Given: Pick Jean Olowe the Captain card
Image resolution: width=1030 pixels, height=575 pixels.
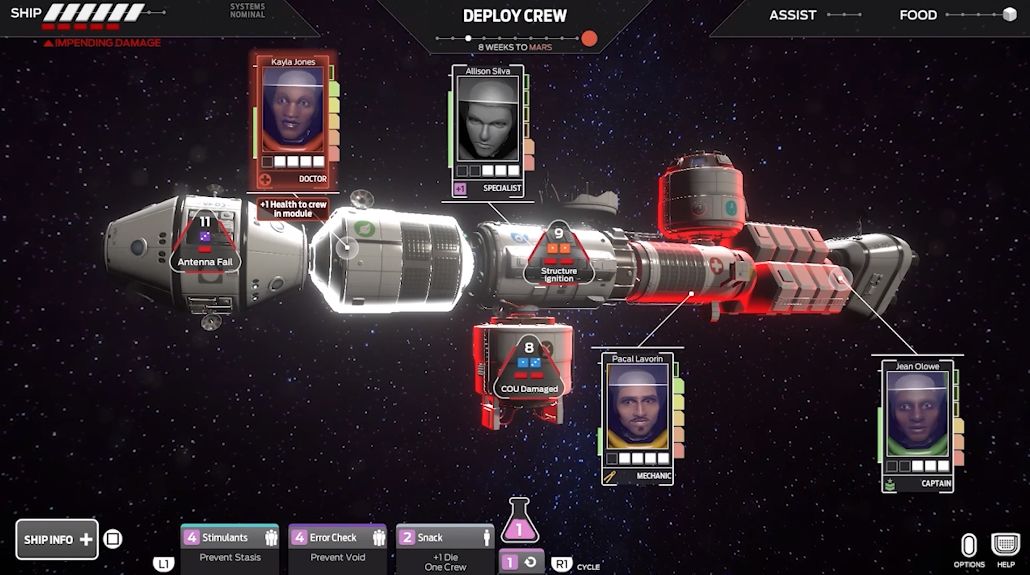Looking at the screenshot, I should coord(917,426).
